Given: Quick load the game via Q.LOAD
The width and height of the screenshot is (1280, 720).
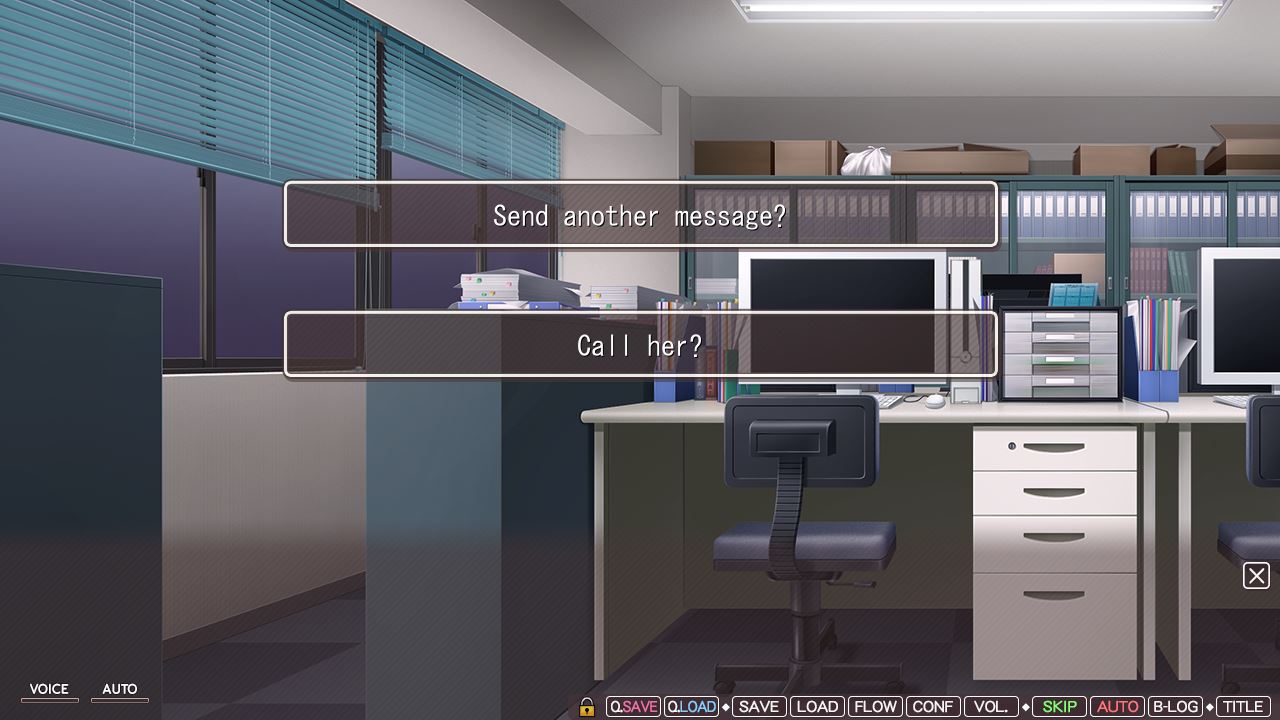Looking at the screenshot, I should click(x=692, y=706).
